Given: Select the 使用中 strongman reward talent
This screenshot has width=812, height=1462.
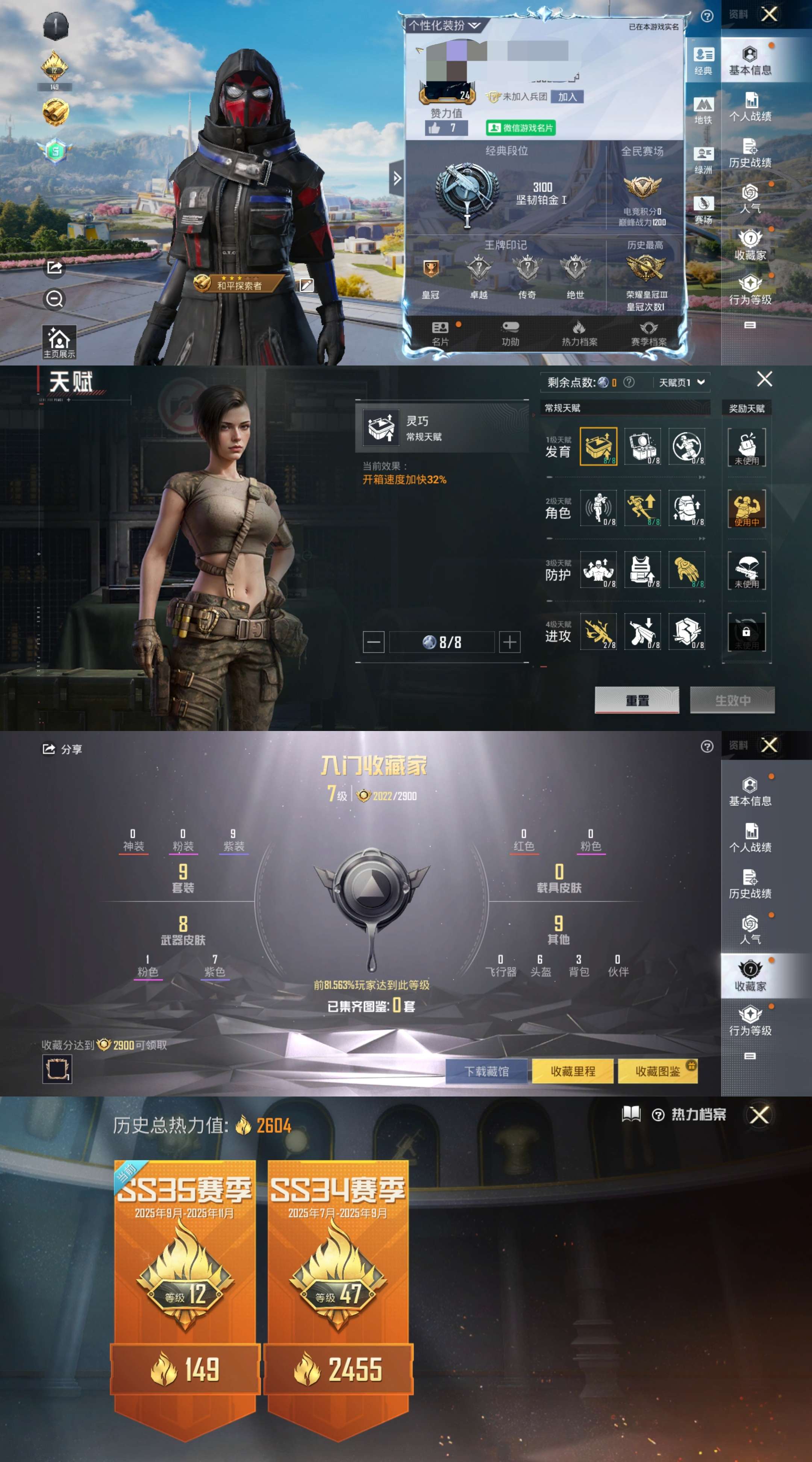Looking at the screenshot, I should click(x=746, y=508).
